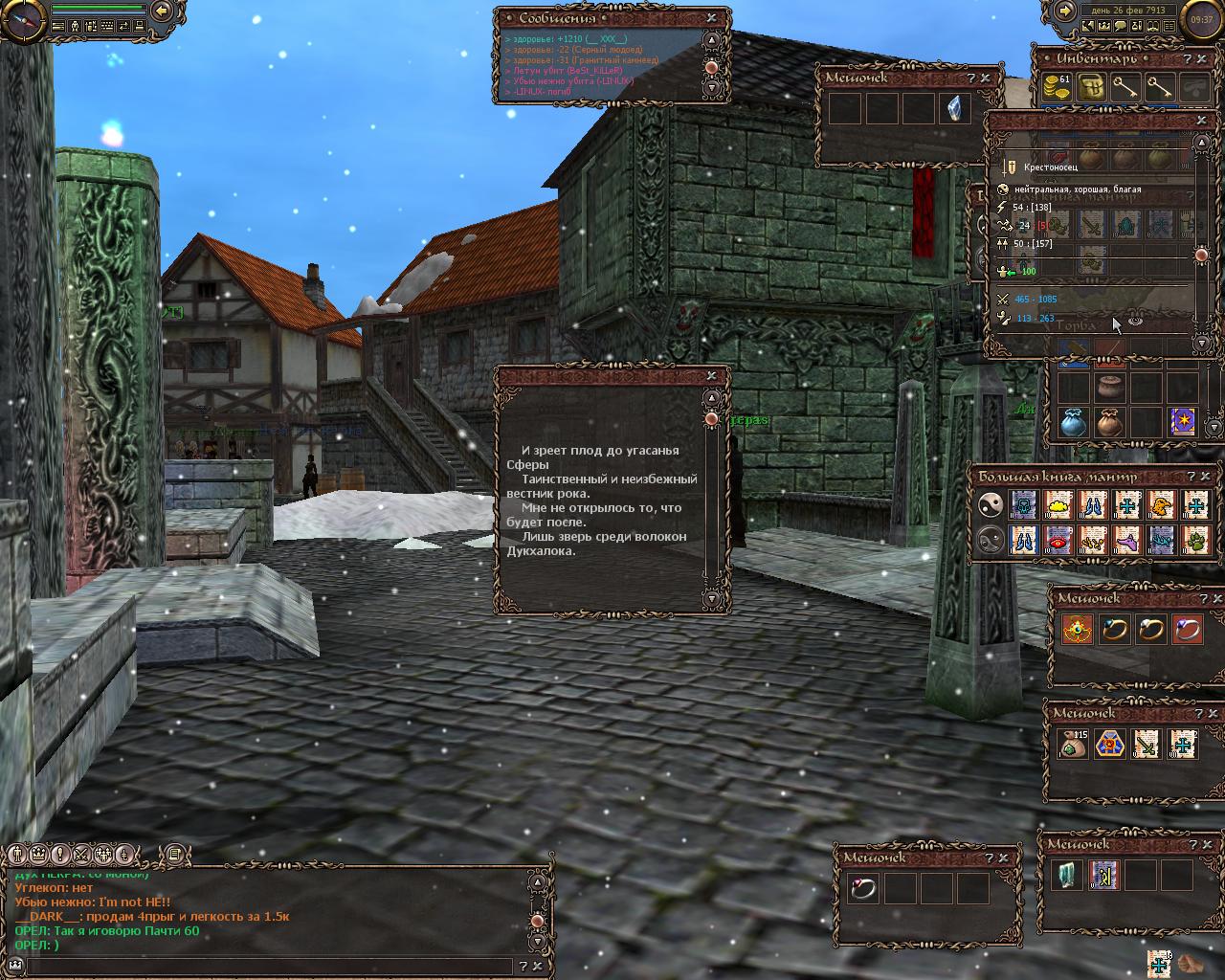This screenshot has width=1225, height=980.
Task: Collapse the left panel with yellow arrow
Action: pos(162,11)
